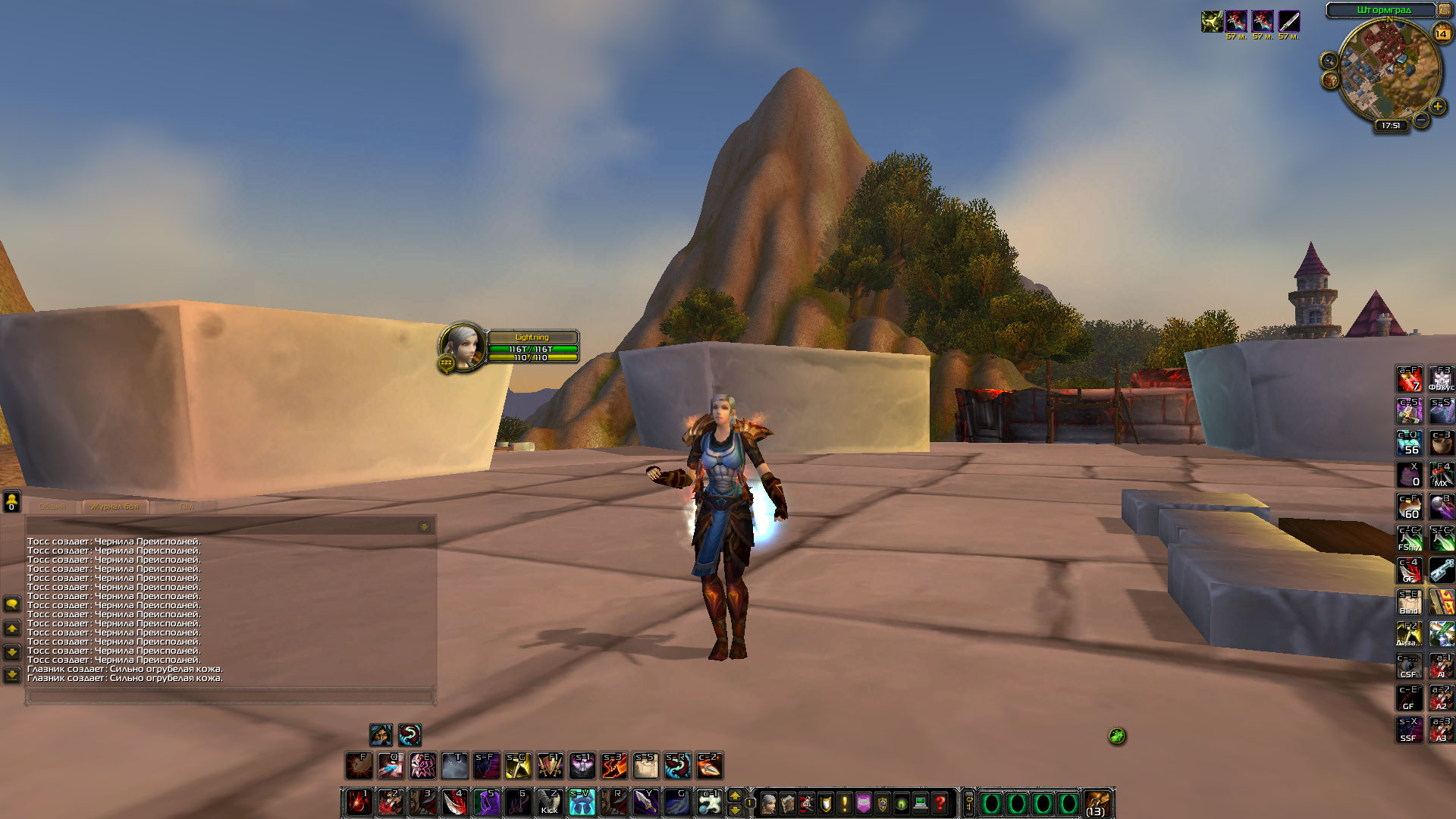
Task: Open the dungeon finder green eye icon
Action: point(901,804)
